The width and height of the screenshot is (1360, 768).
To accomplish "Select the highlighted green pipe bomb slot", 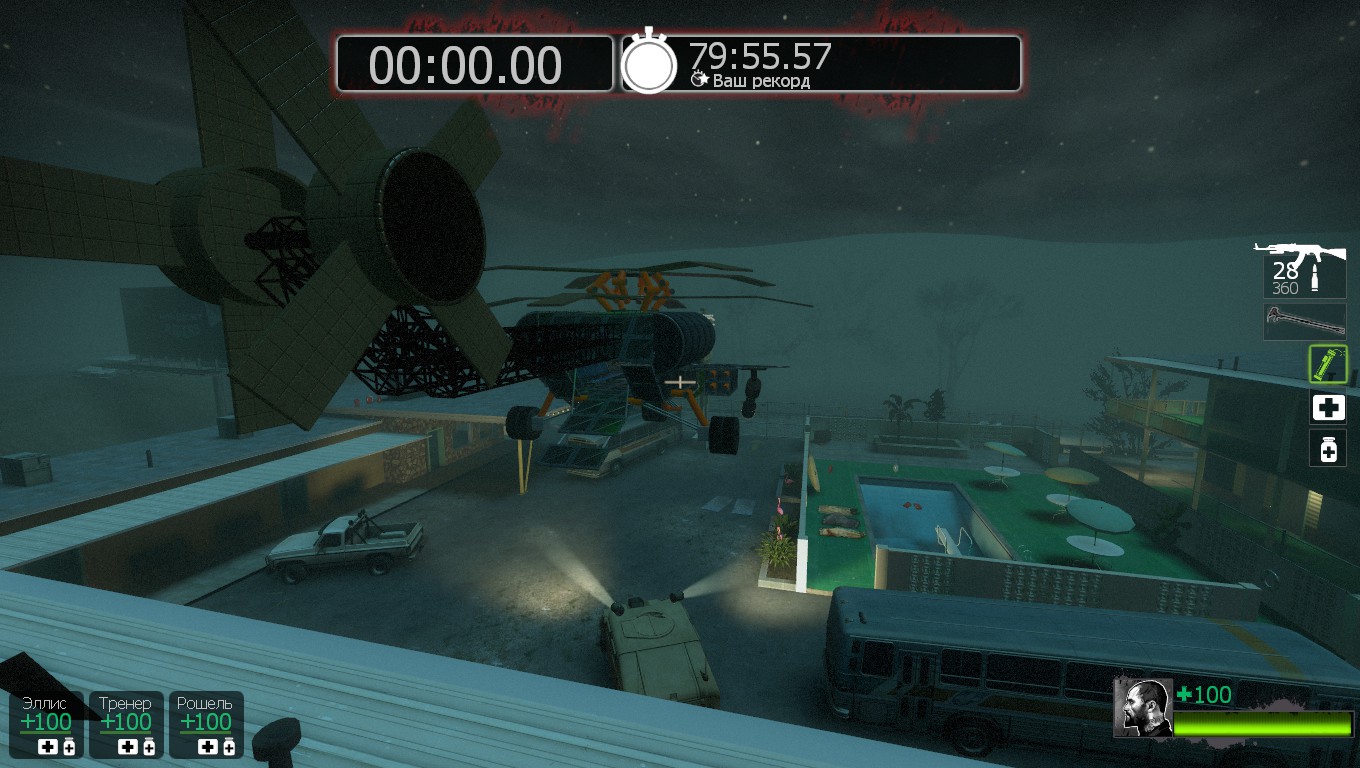I will [1328, 364].
